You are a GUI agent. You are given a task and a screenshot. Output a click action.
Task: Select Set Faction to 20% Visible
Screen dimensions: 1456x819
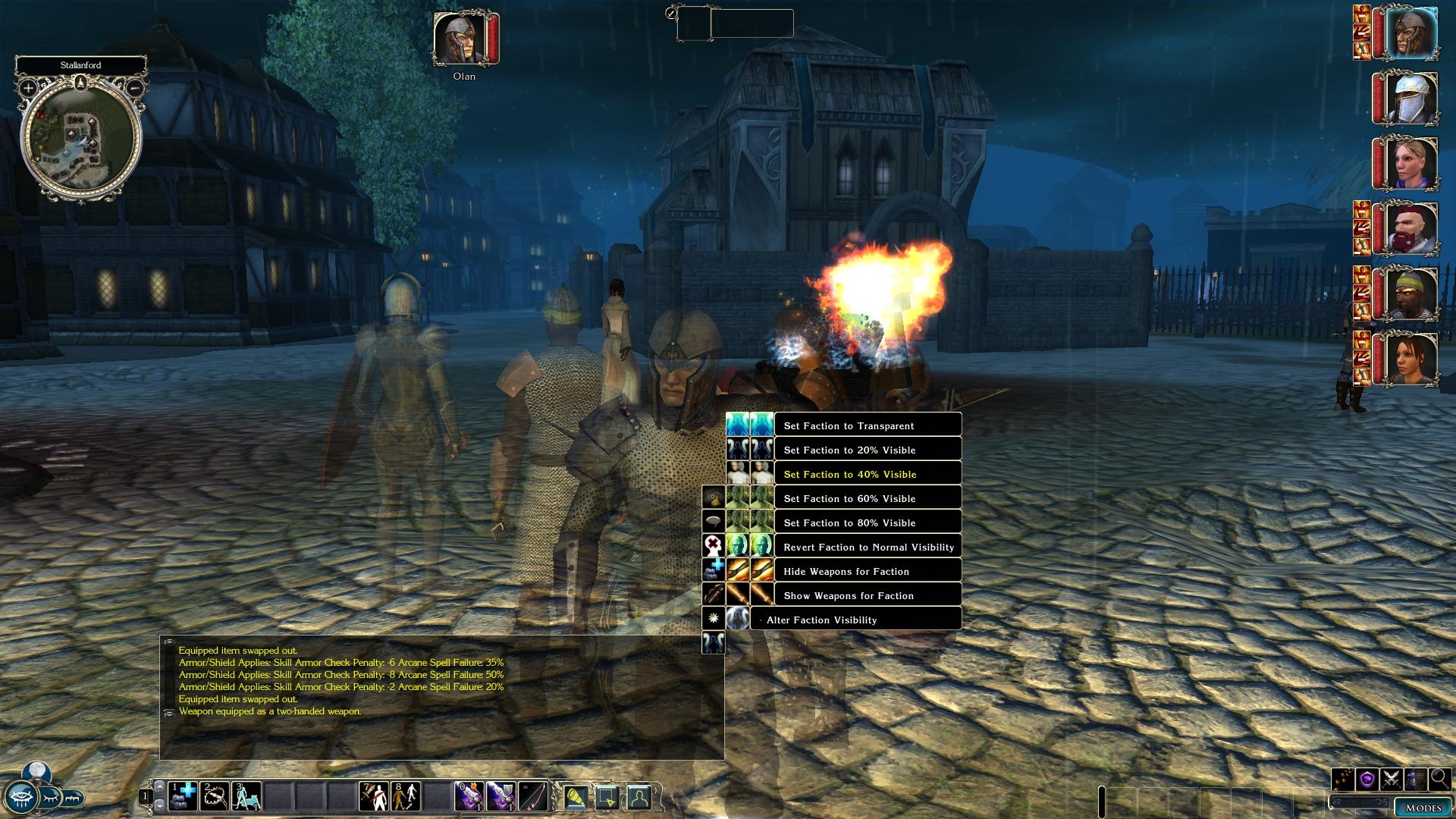coord(849,450)
